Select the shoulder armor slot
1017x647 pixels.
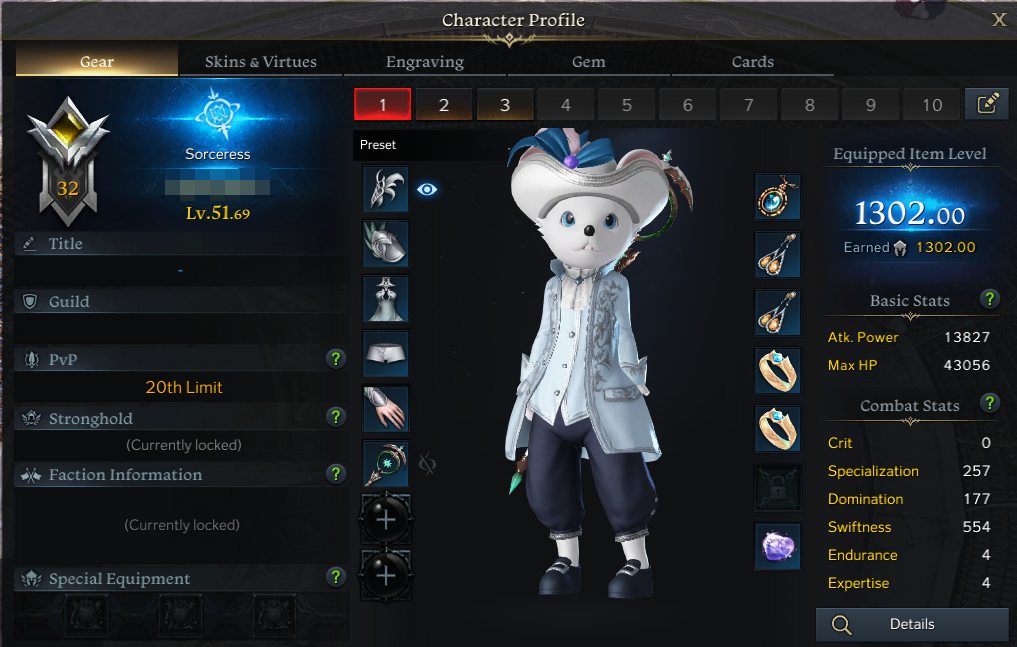coord(385,244)
